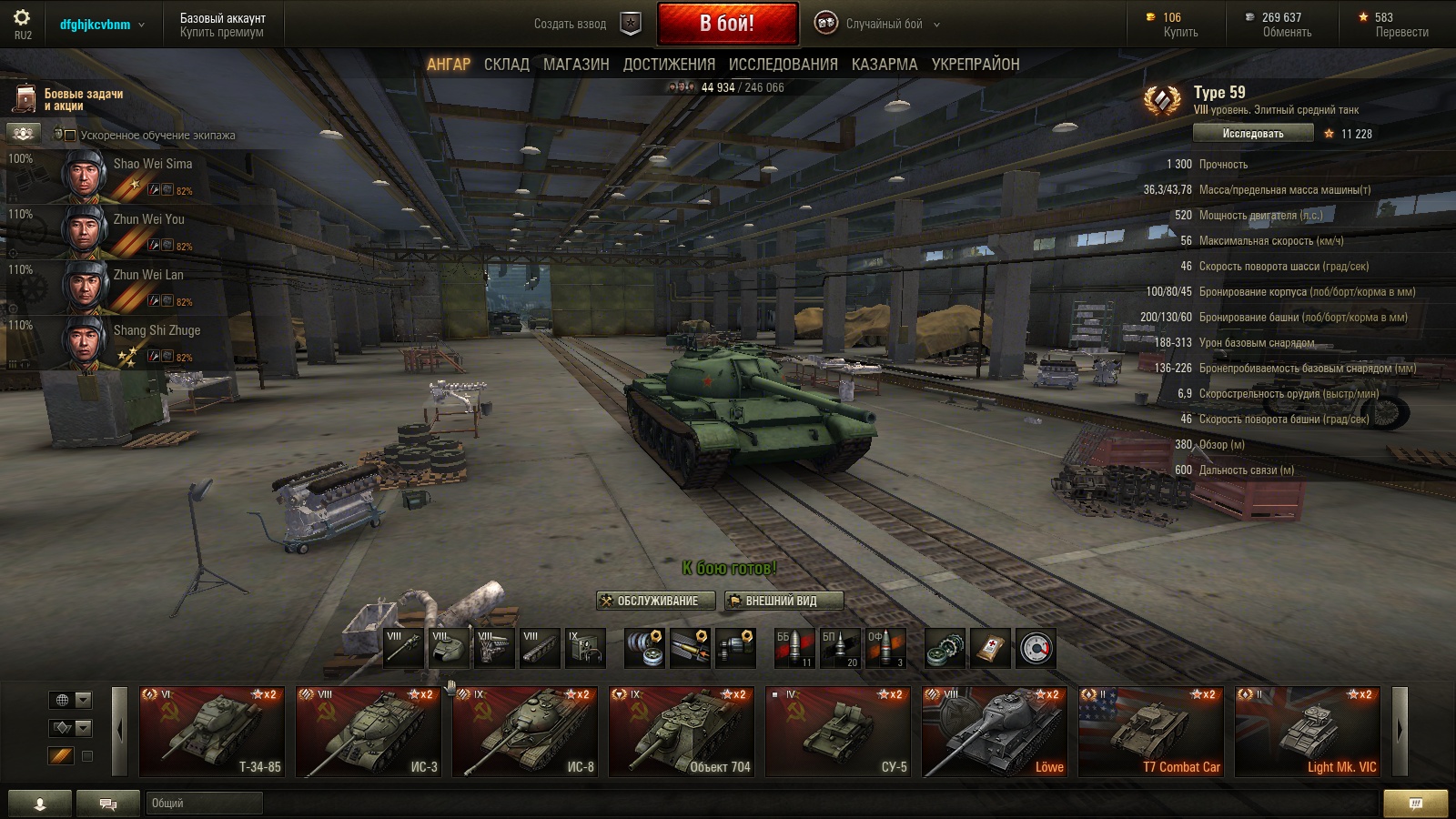This screenshot has width=1456, height=819.
Task: Open the МАГАЗИН tab
Action: [576, 65]
